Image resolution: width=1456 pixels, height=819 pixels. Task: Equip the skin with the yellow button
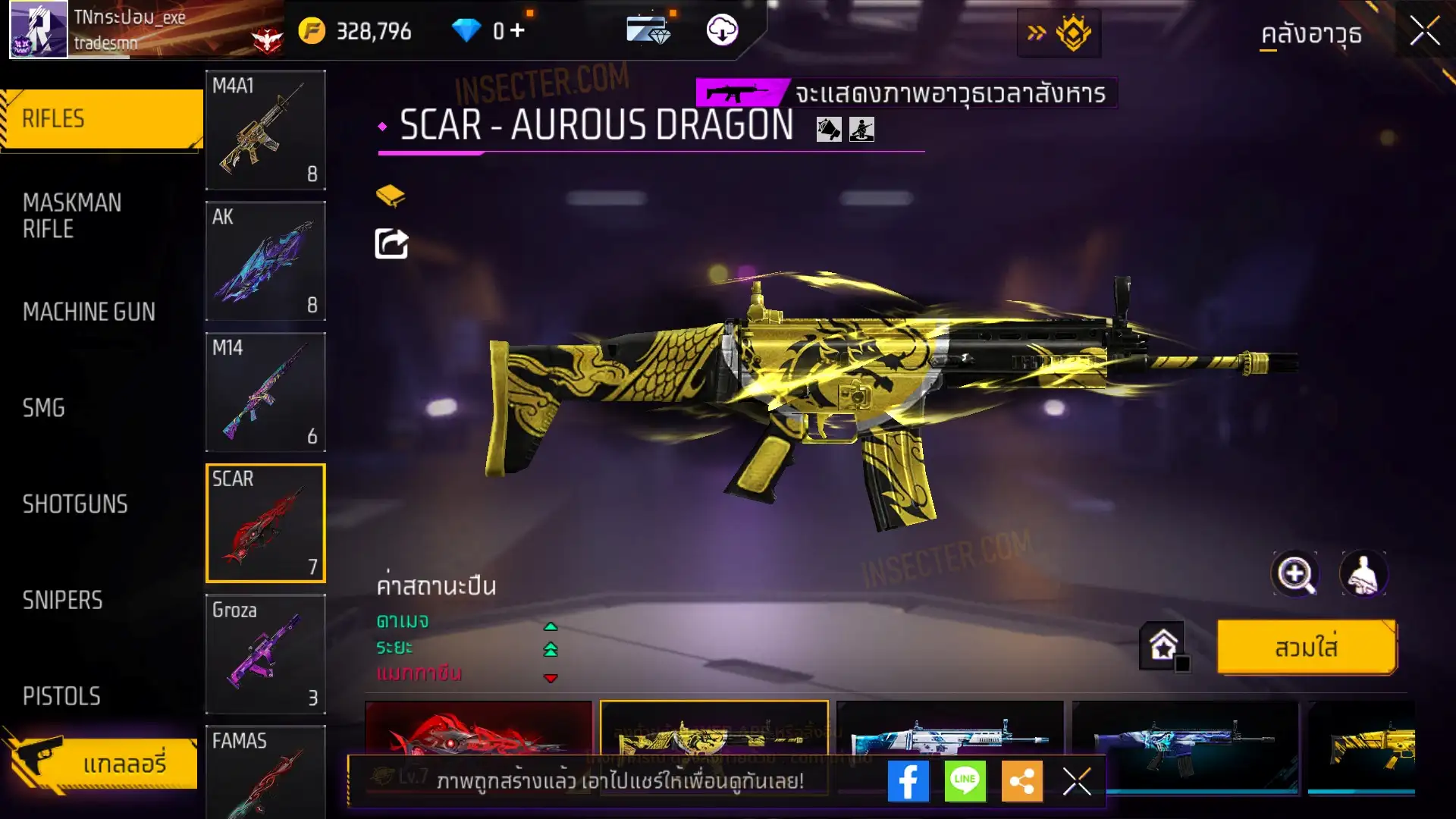coord(1306,648)
